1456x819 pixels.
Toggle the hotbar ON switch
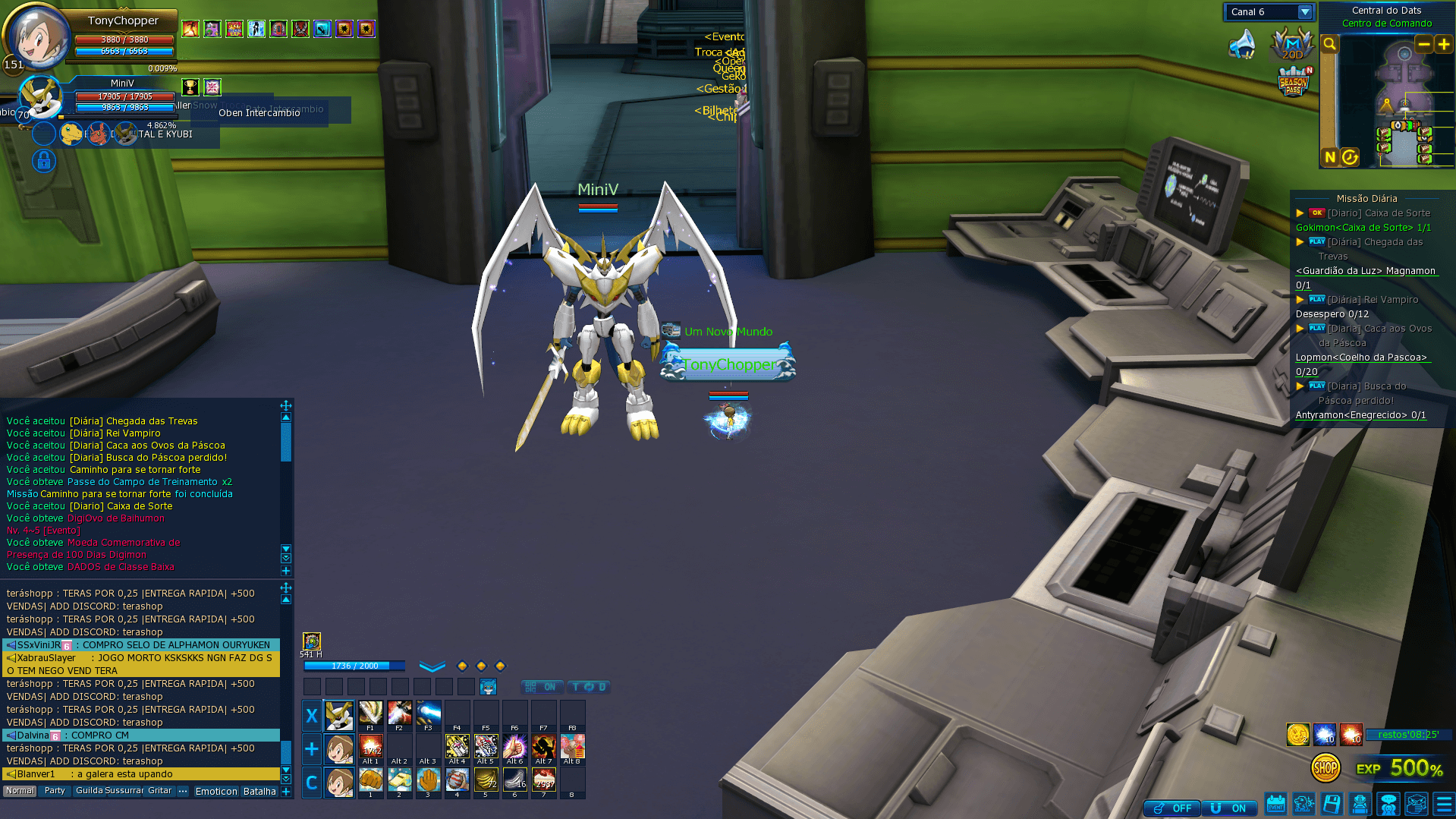click(x=542, y=687)
